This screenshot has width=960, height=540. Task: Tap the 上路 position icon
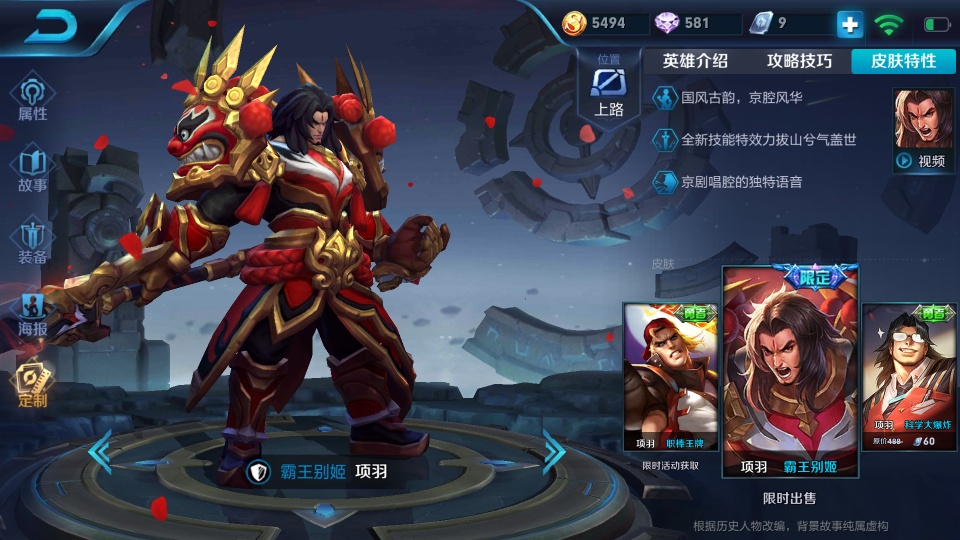click(609, 87)
